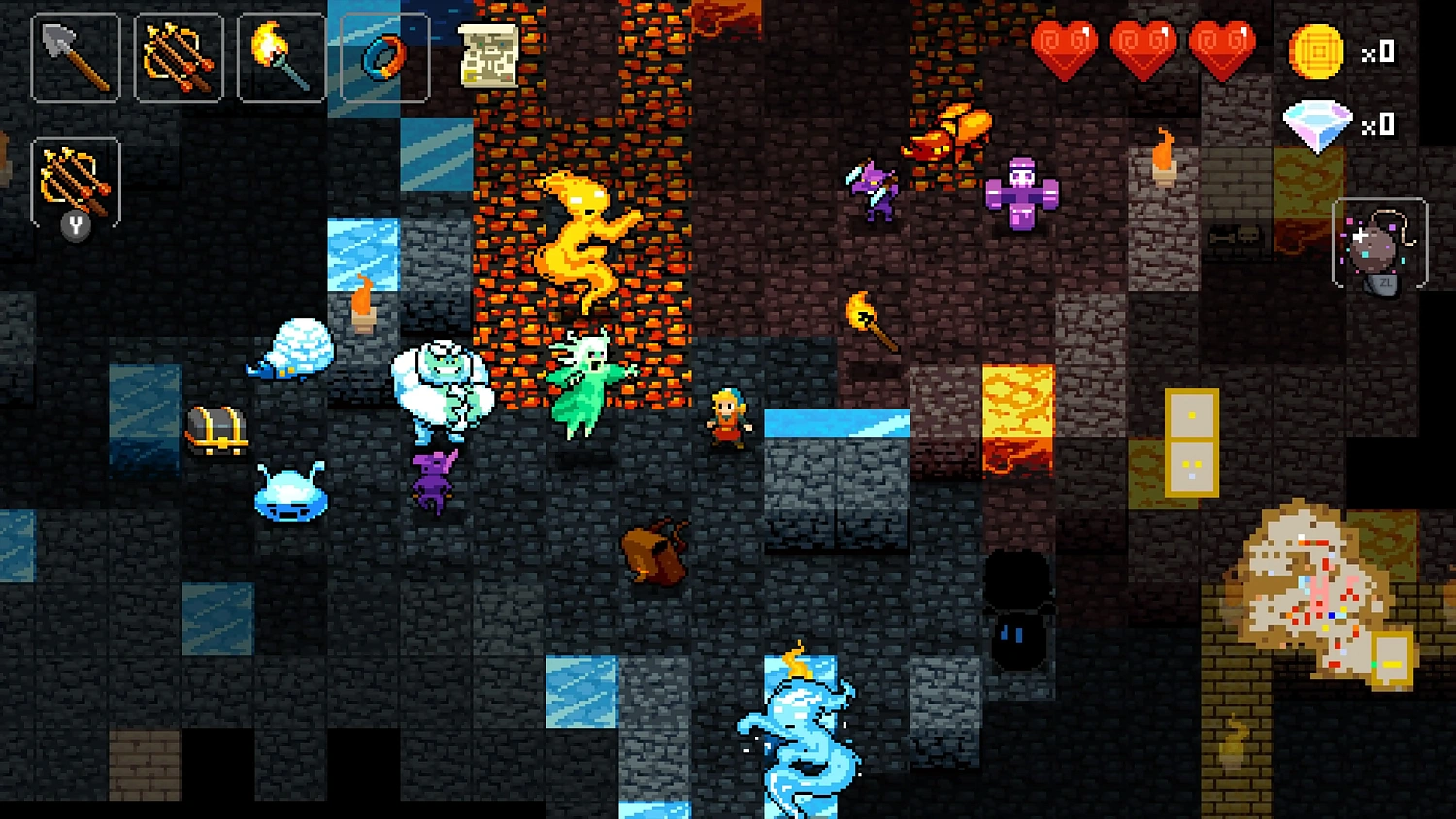Click the crossbow bound to the Y button
Image resolution: width=1456 pixels, height=819 pixels.
pyautogui.click(x=76, y=184)
